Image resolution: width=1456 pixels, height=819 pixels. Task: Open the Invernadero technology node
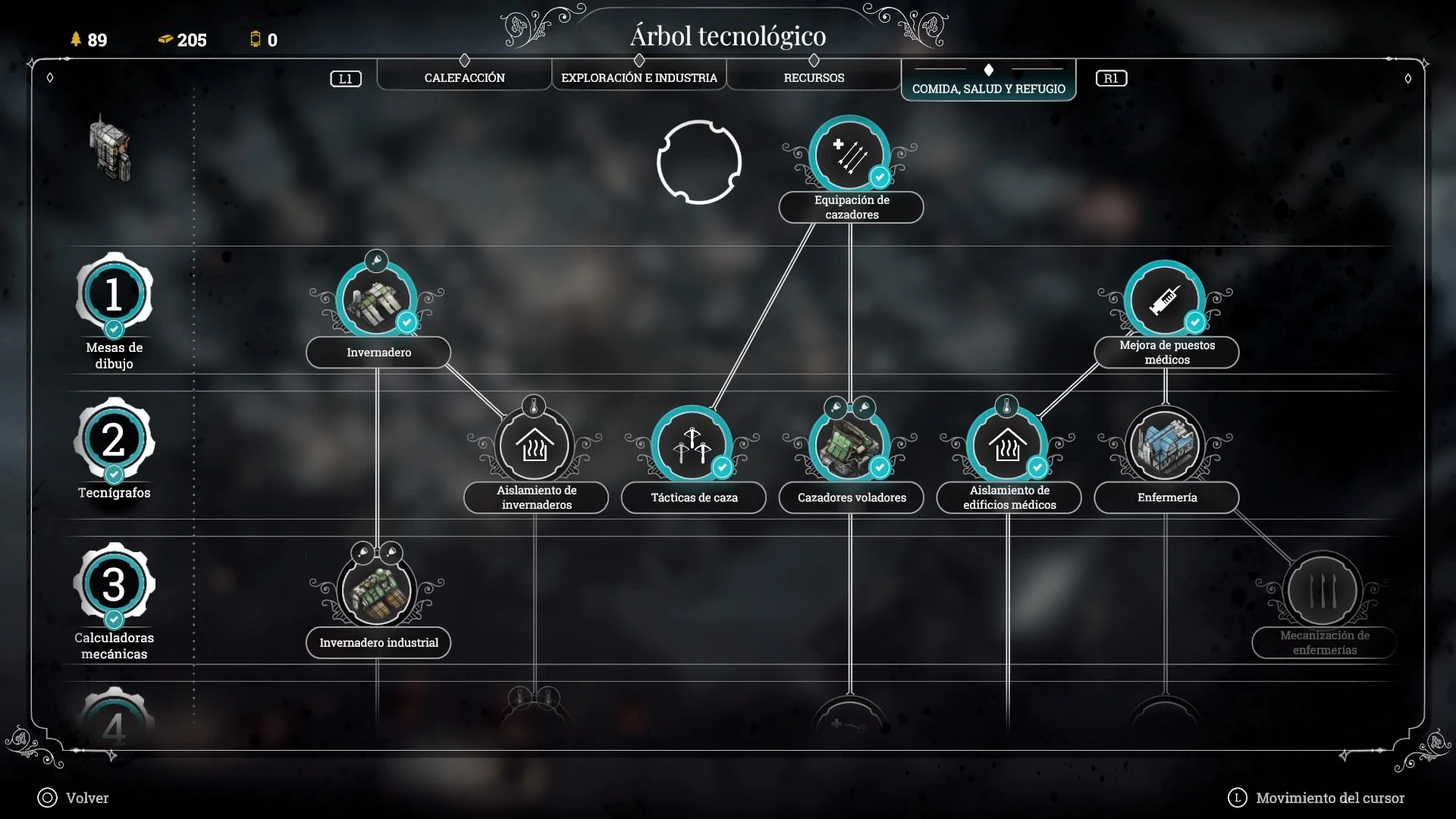[x=377, y=300]
